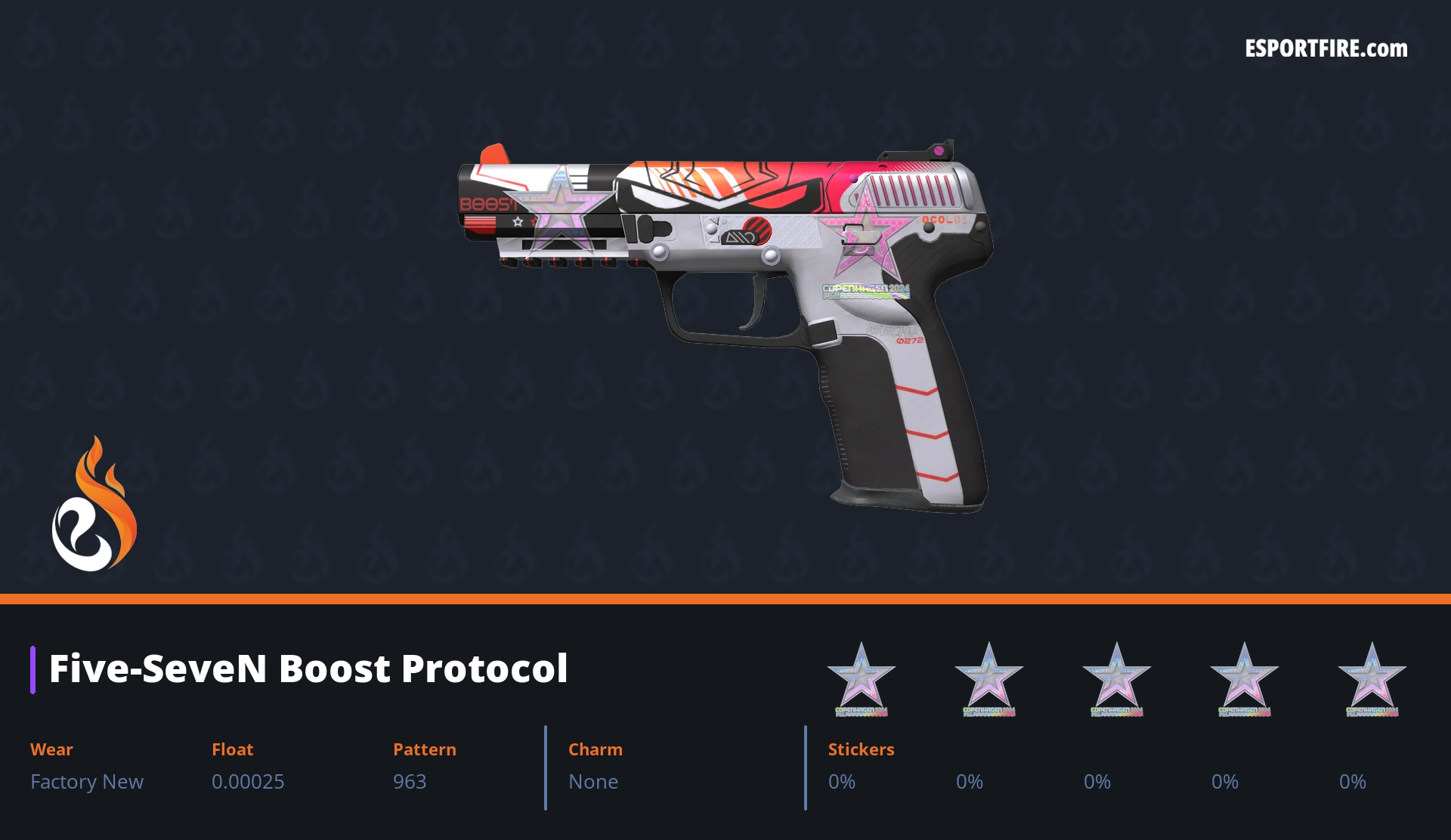Click the orange flame logo
This screenshot has height=840, width=1451.
94,504
